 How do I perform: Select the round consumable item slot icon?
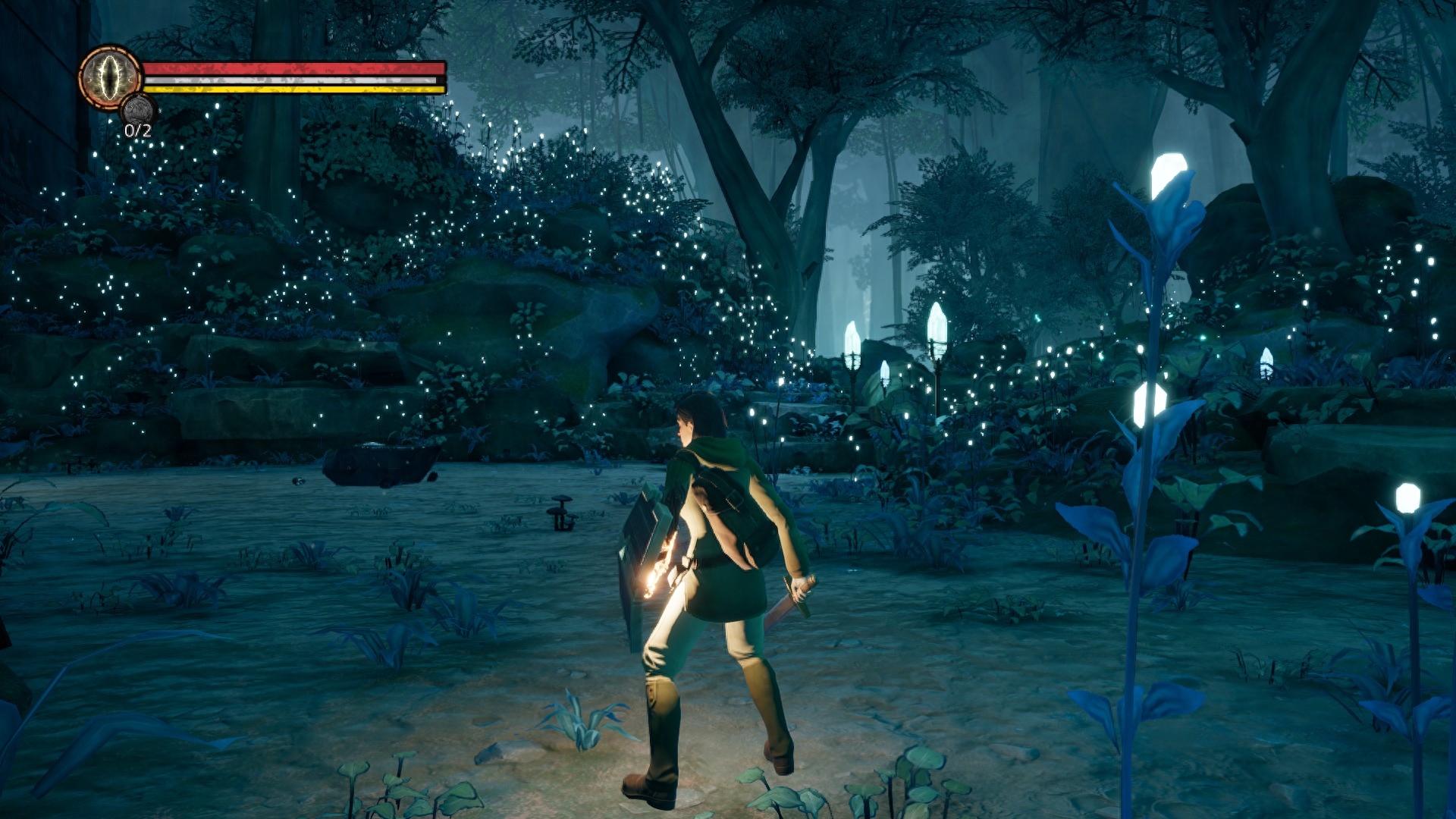[138, 108]
